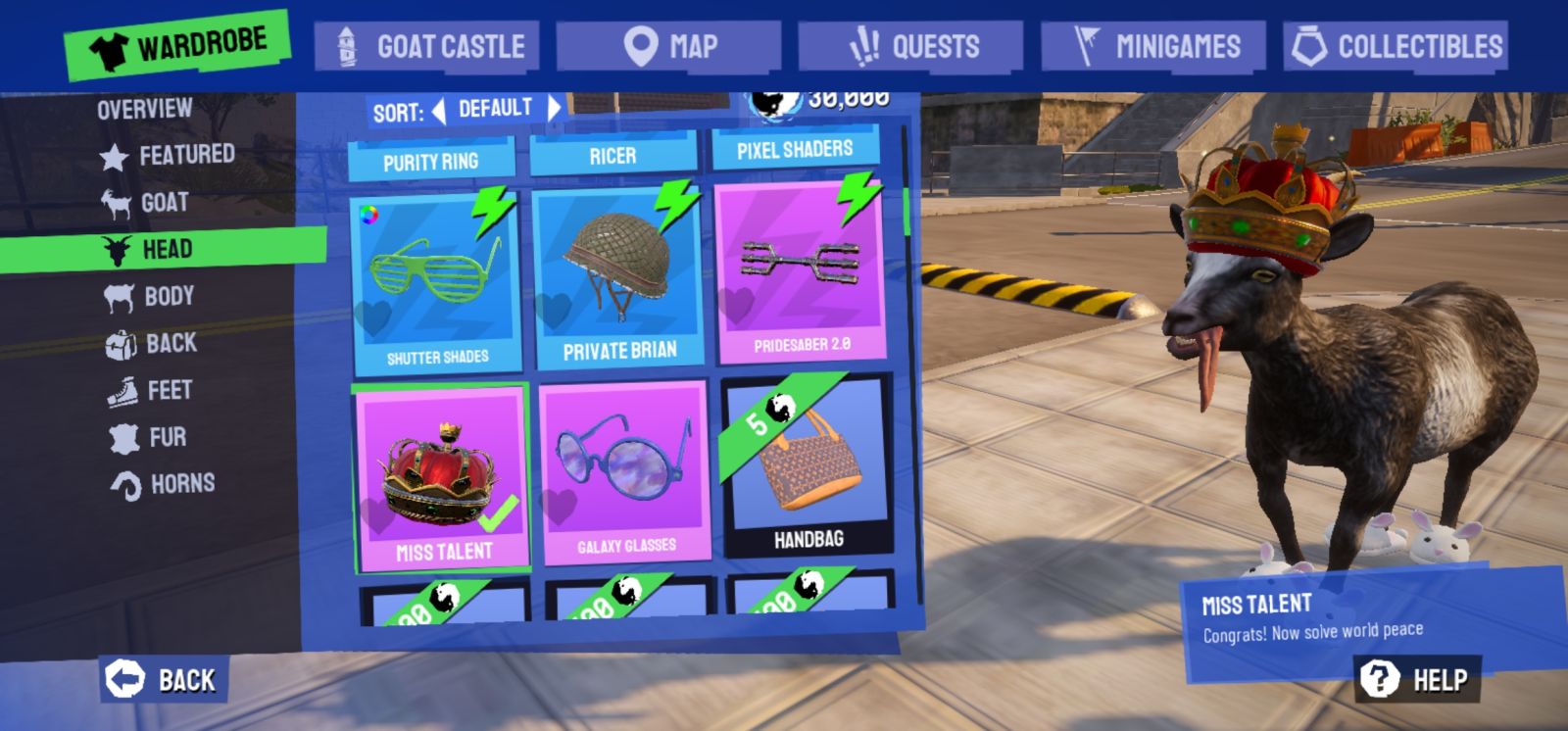Switch to the Map tab
This screenshot has width=1568, height=731.
point(668,46)
